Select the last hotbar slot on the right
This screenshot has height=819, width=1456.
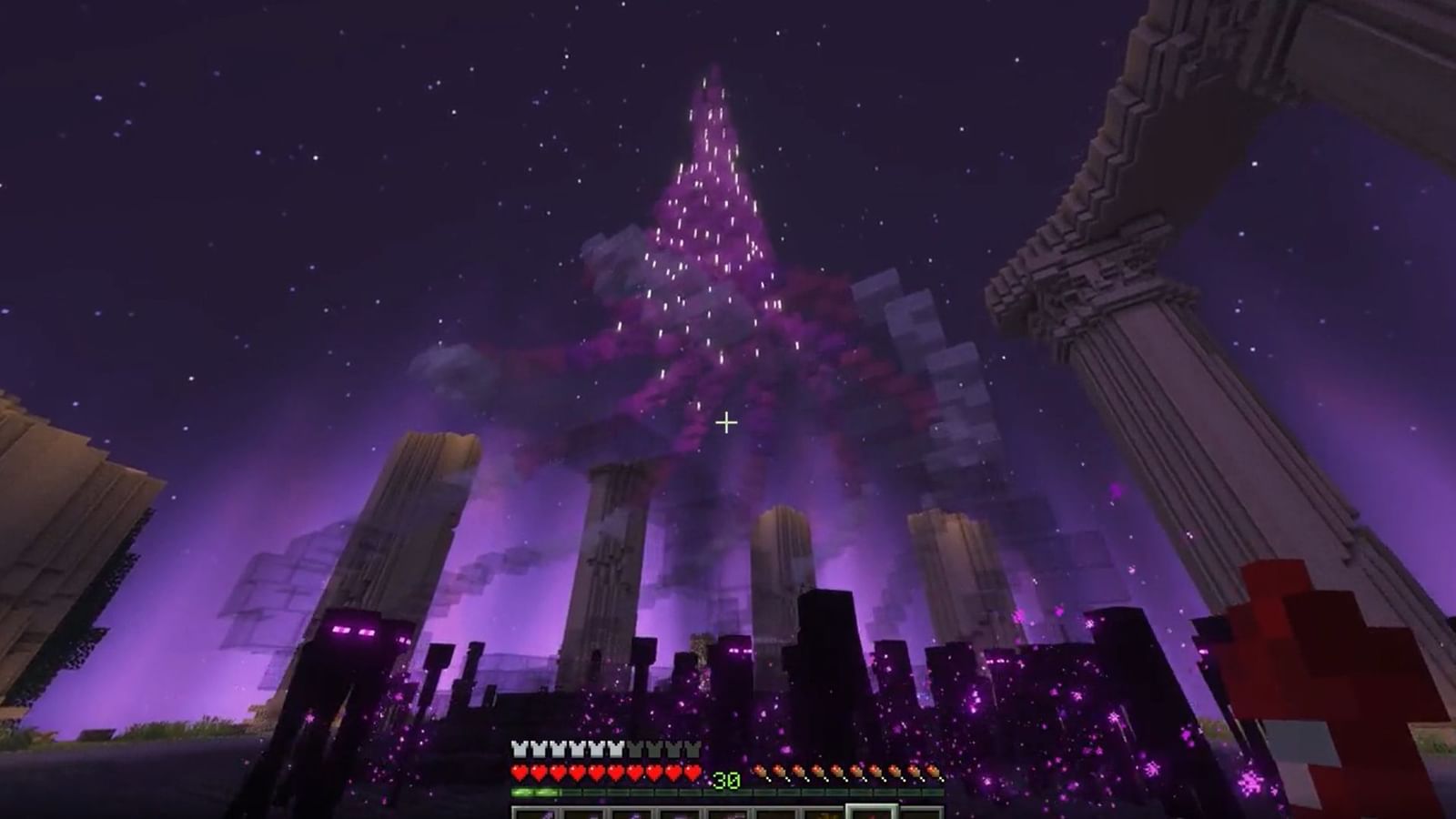(921, 814)
